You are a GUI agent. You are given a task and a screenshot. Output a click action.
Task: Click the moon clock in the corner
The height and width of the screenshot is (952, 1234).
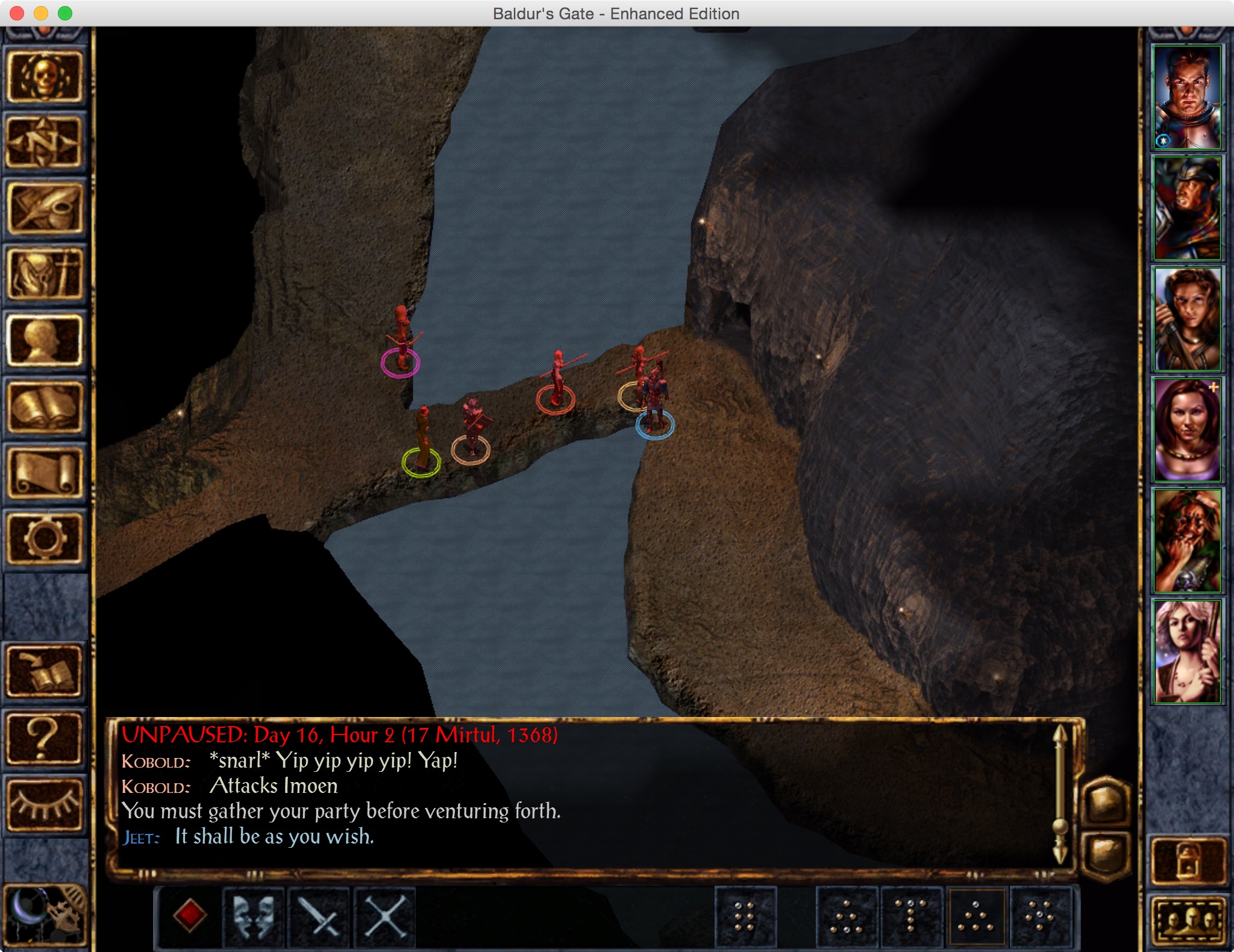tap(44, 914)
